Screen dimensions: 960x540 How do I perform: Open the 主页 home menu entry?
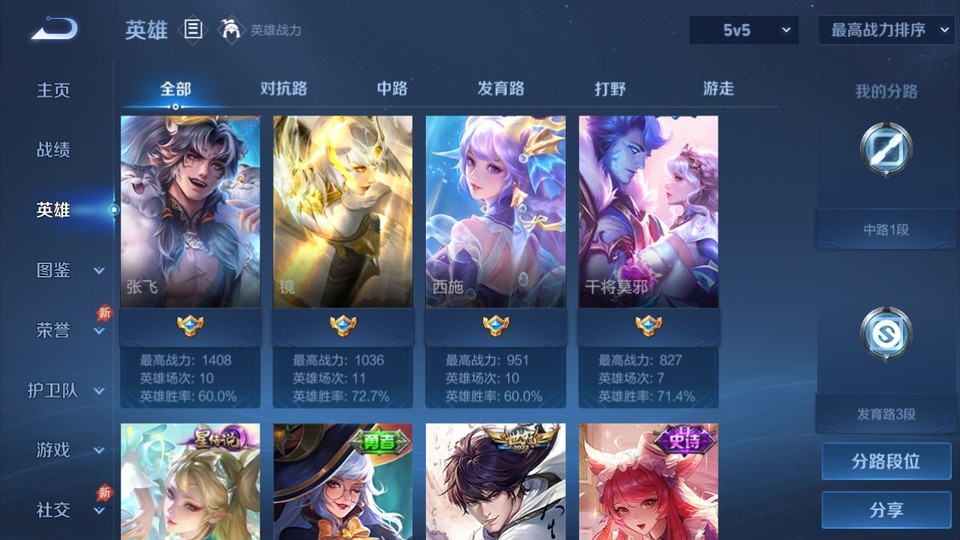coord(54,90)
